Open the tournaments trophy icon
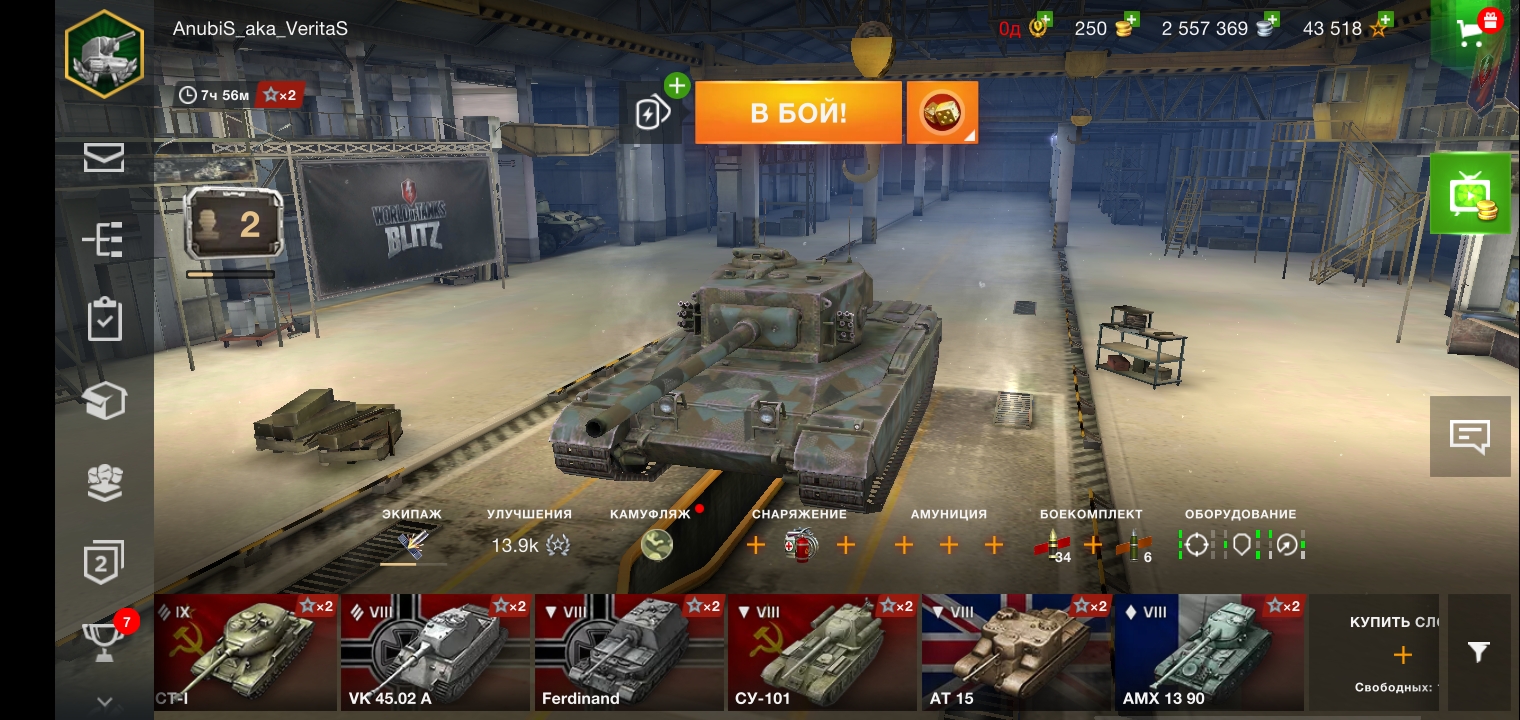This screenshot has height=720, width=1520. (104, 640)
